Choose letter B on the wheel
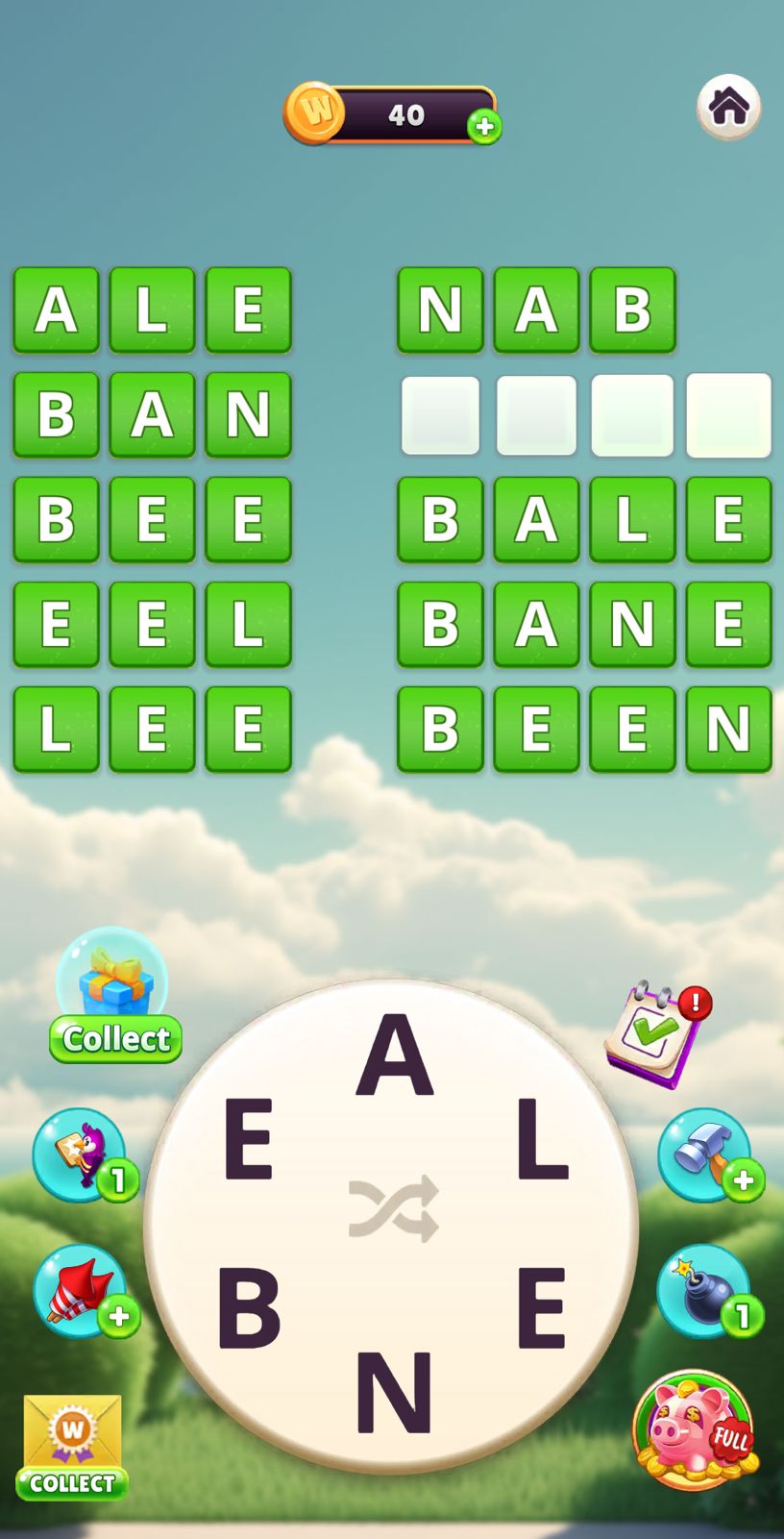 (249, 1308)
